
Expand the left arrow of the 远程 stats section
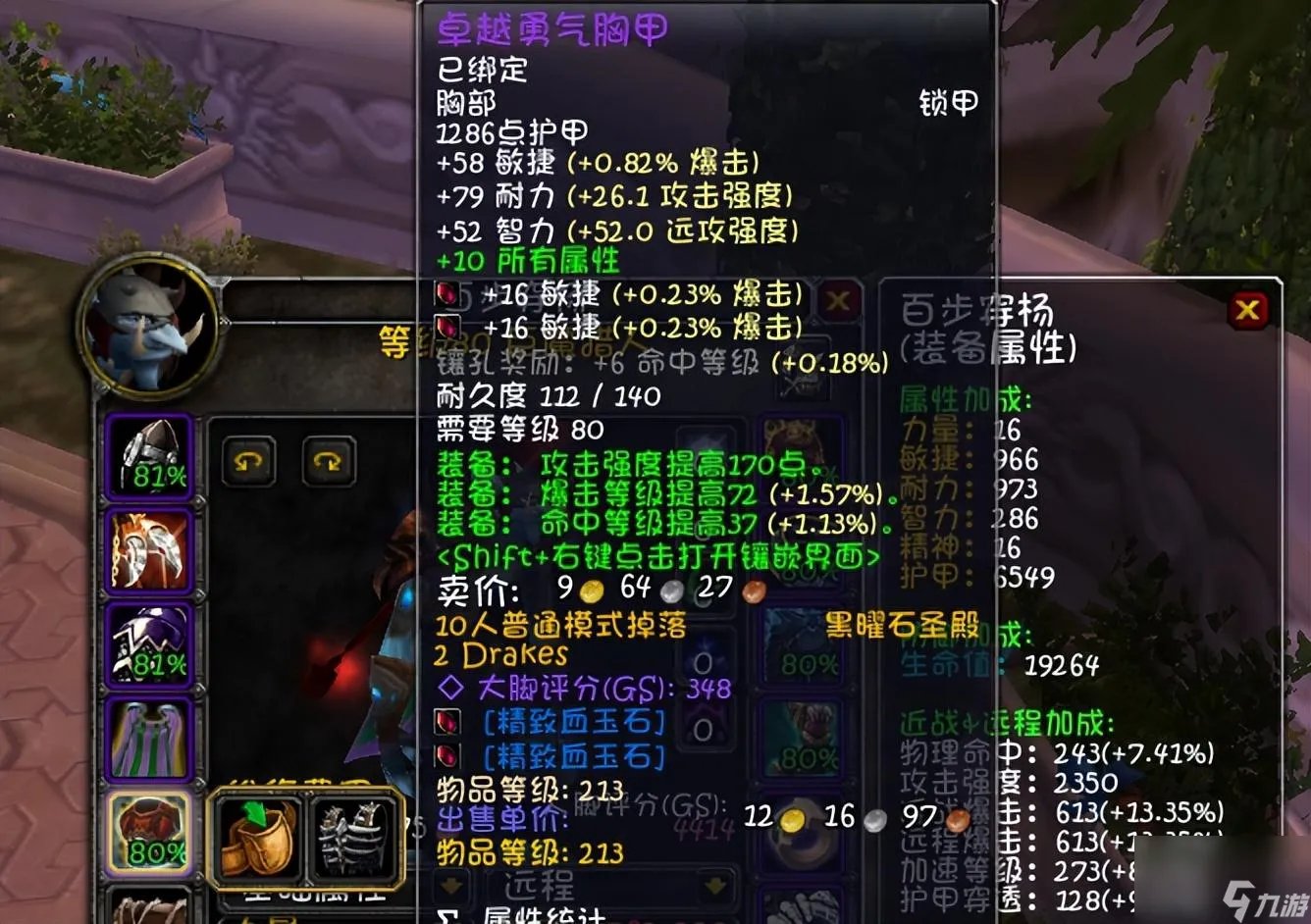[x=448, y=885]
